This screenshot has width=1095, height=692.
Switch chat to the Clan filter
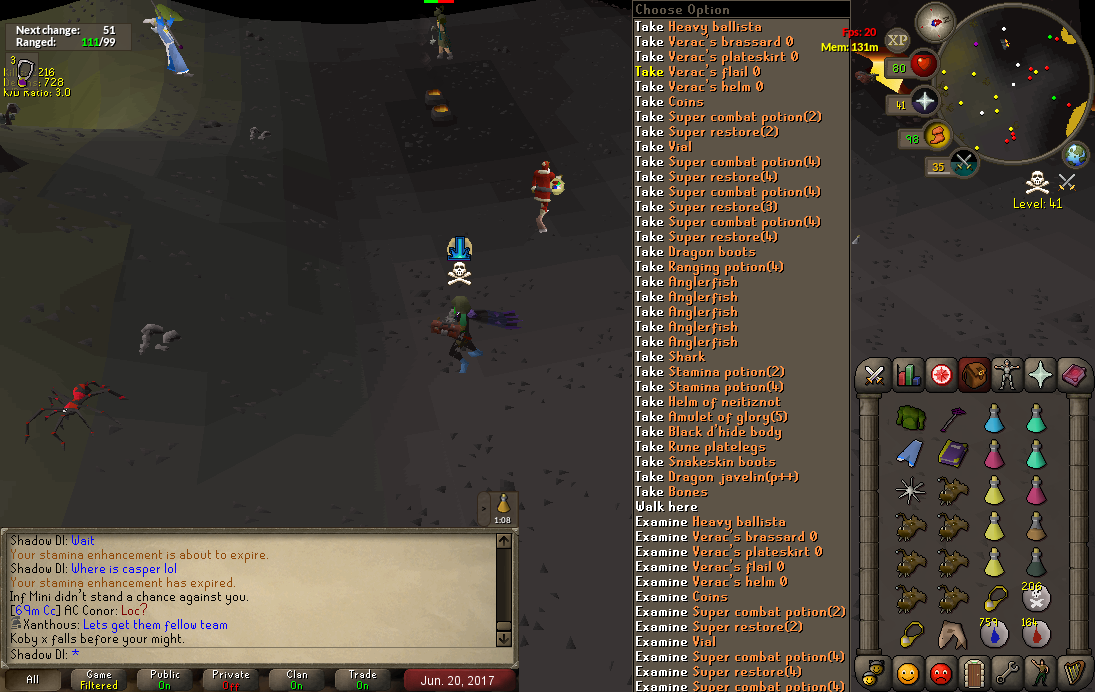coord(297,680)
